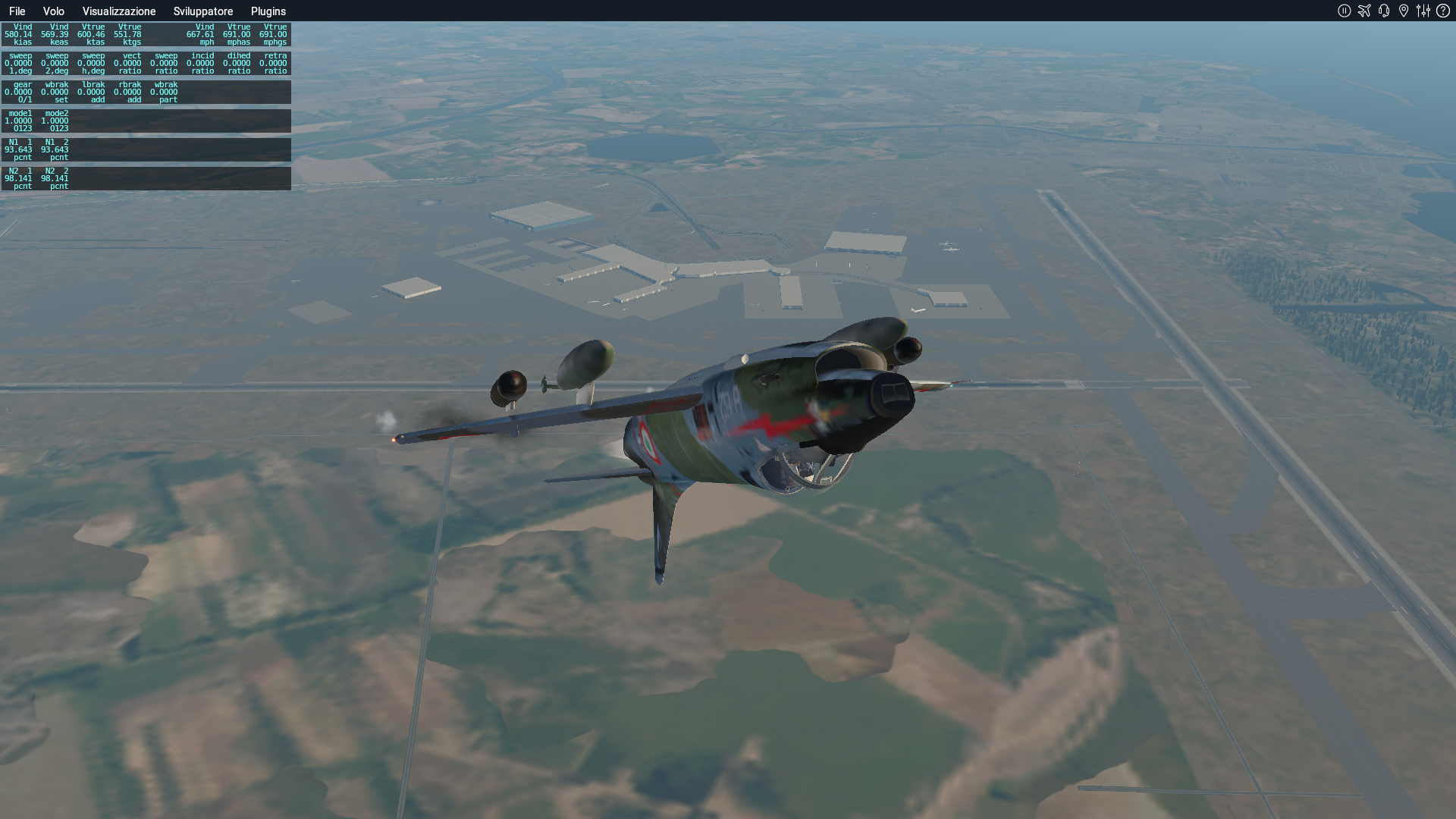The height and width of the screenshot is (819, 1456).
Task: Open help with the question mark icon
Action: click(x=1443, y=11)
